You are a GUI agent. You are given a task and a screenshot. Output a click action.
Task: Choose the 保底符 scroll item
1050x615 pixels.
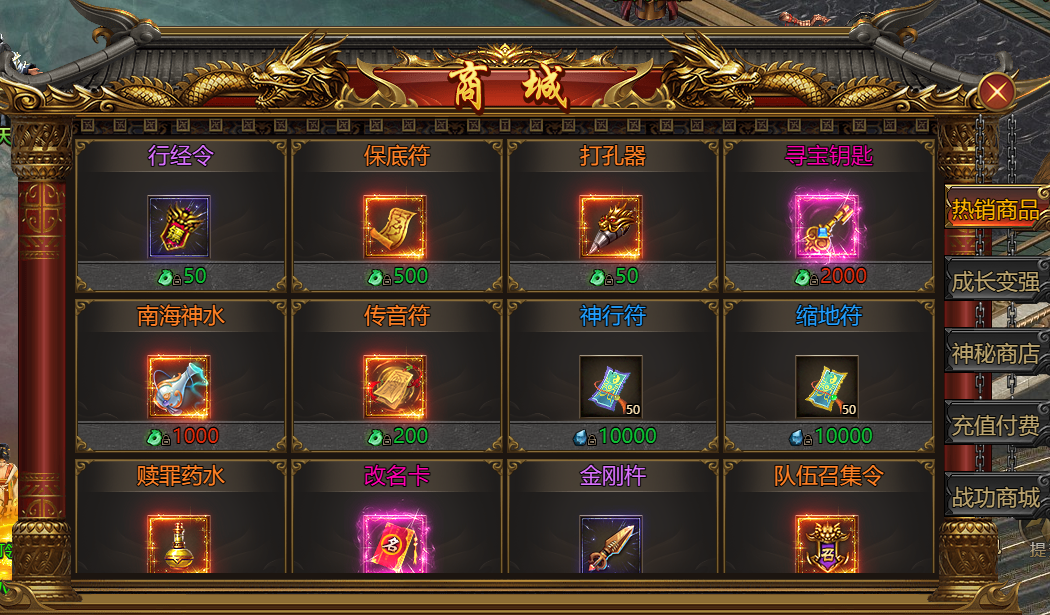click(395, 227)
